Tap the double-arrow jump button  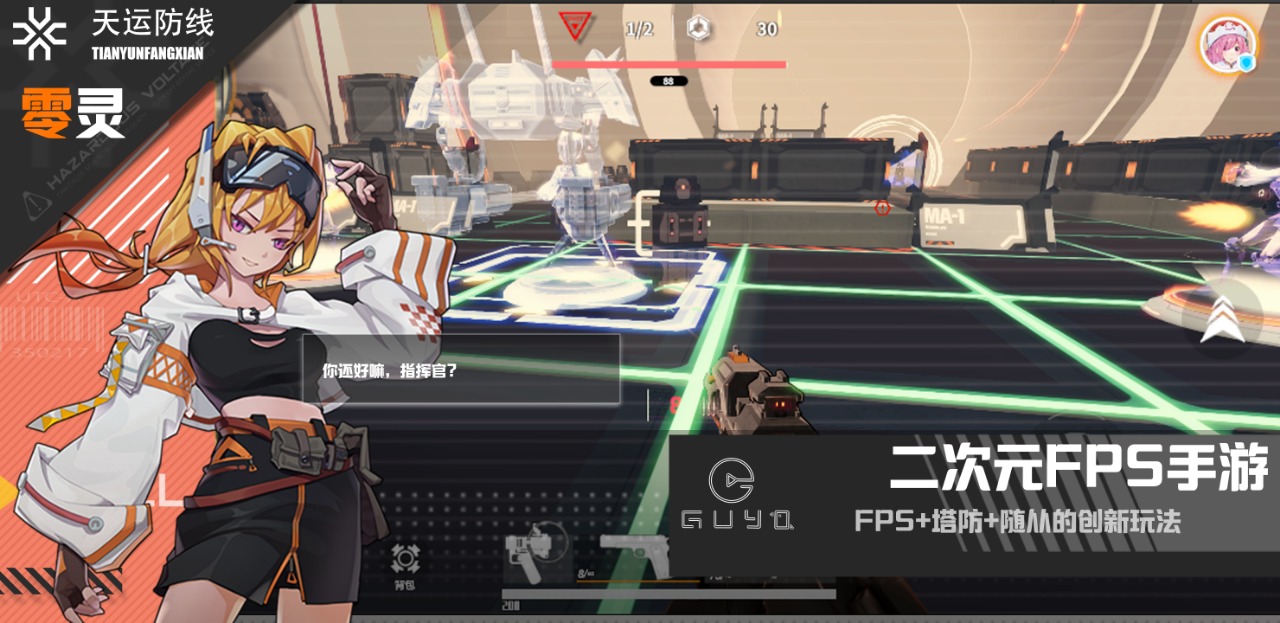coord(1216,318)
